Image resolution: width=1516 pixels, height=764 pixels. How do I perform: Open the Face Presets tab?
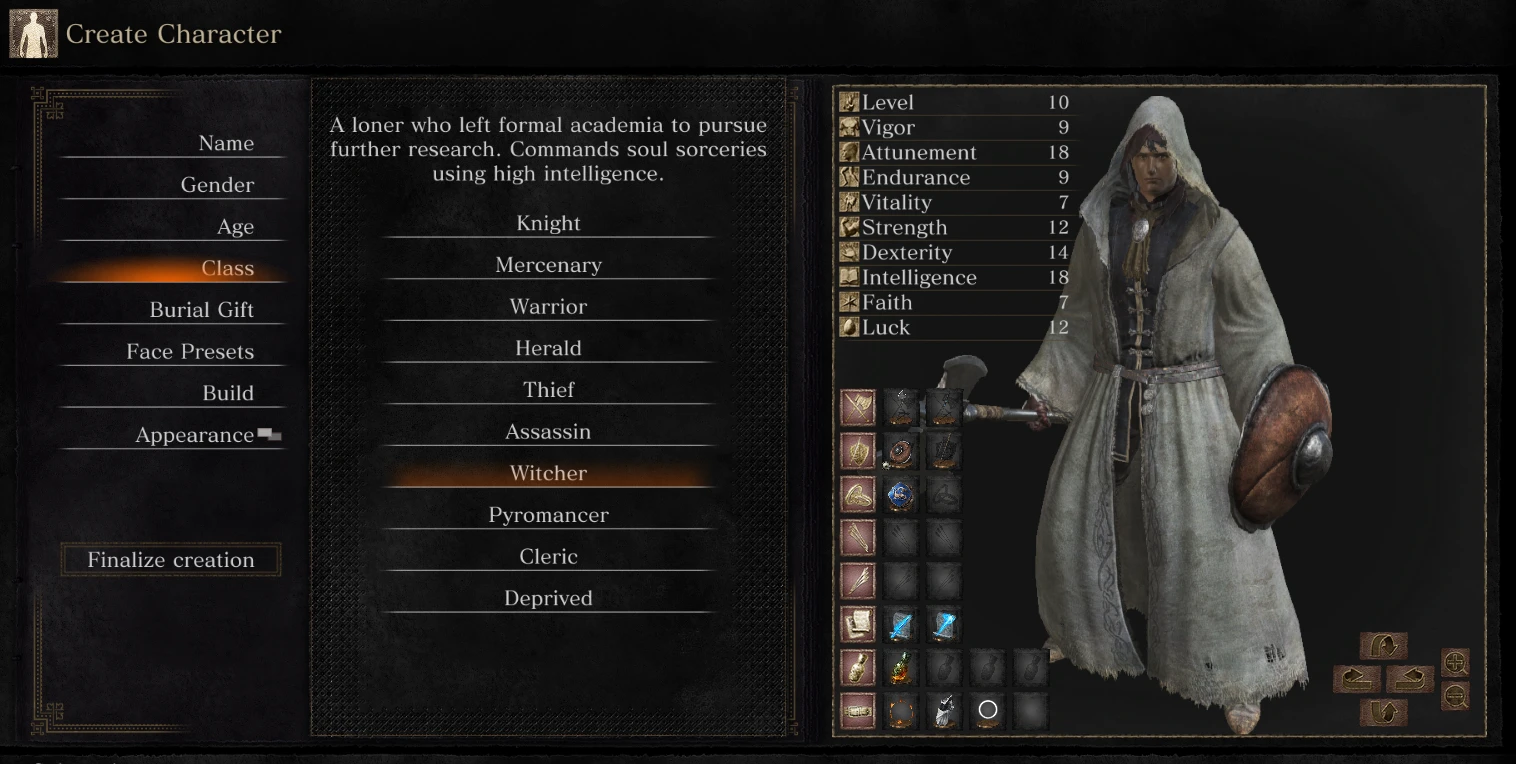tap(189, 351)
